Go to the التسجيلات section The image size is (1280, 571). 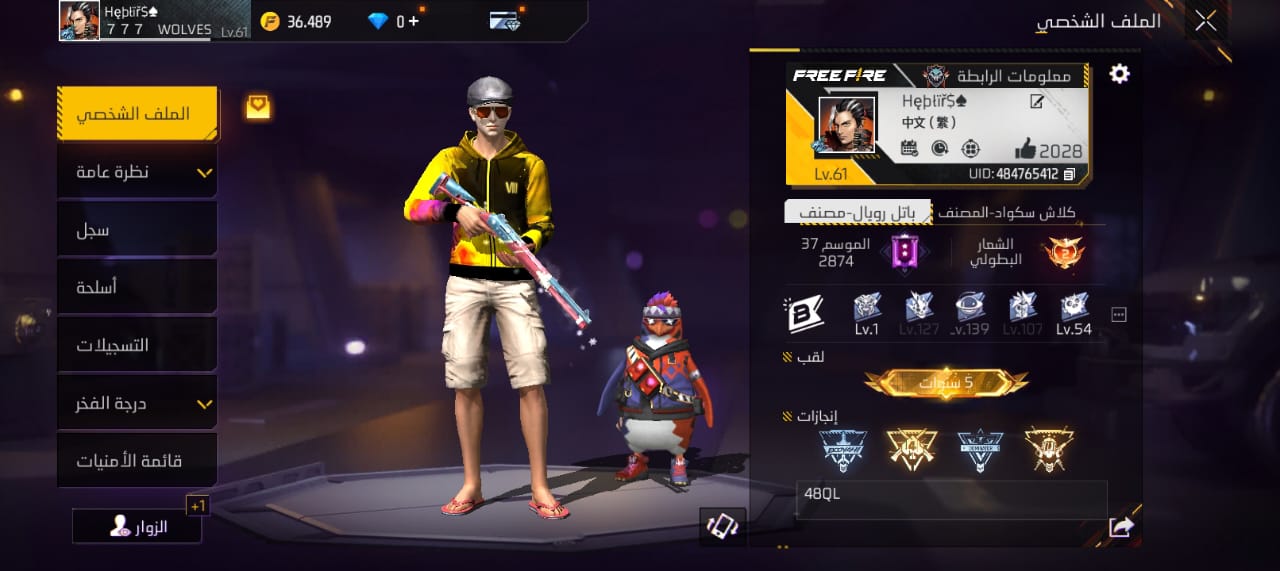click(x=137, y=345)
